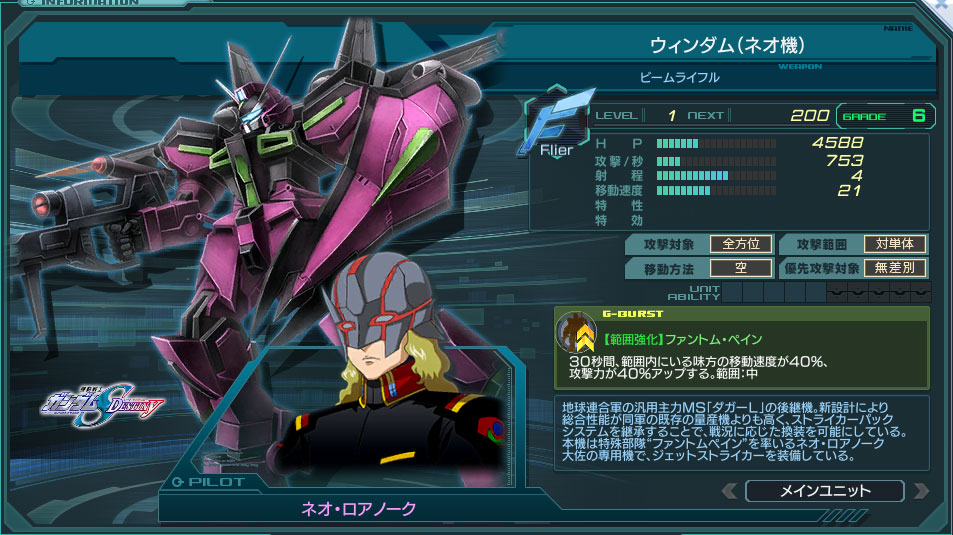Go to the next unit with right arrow

coord(921,491)
